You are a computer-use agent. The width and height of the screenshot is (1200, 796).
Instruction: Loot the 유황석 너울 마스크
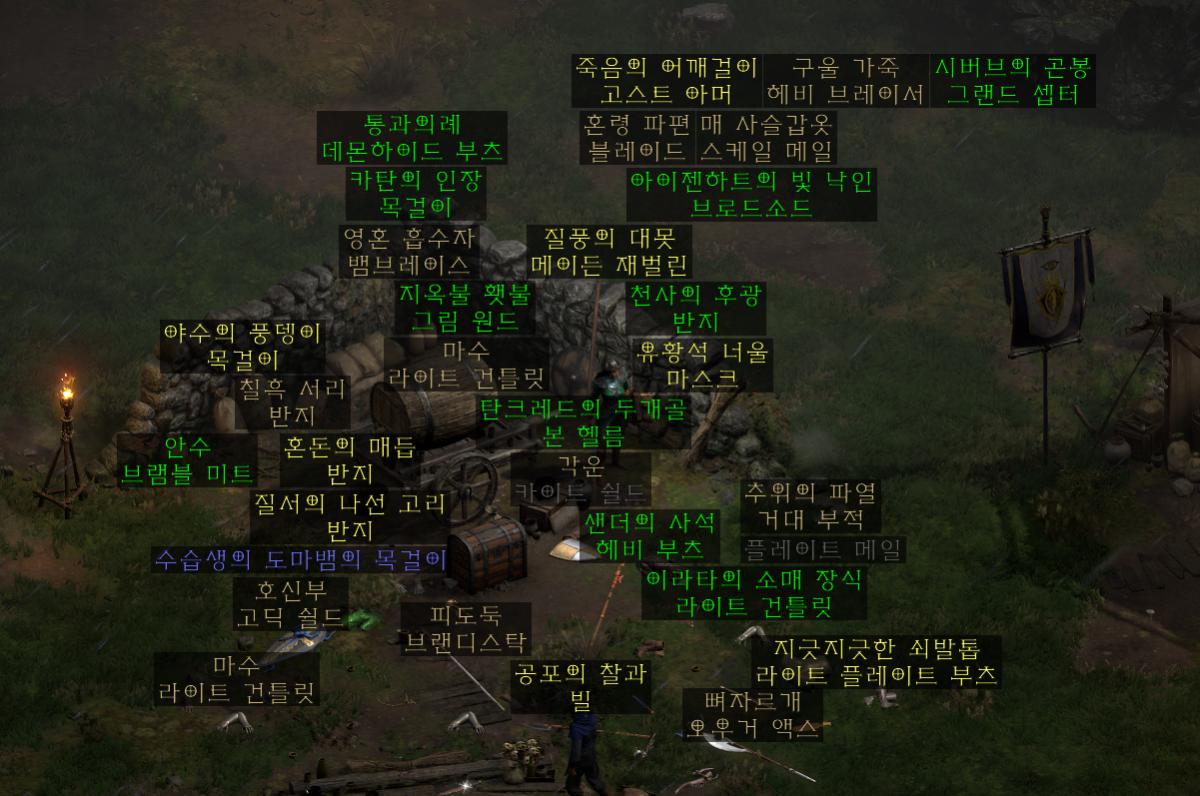tap(703, 365)
